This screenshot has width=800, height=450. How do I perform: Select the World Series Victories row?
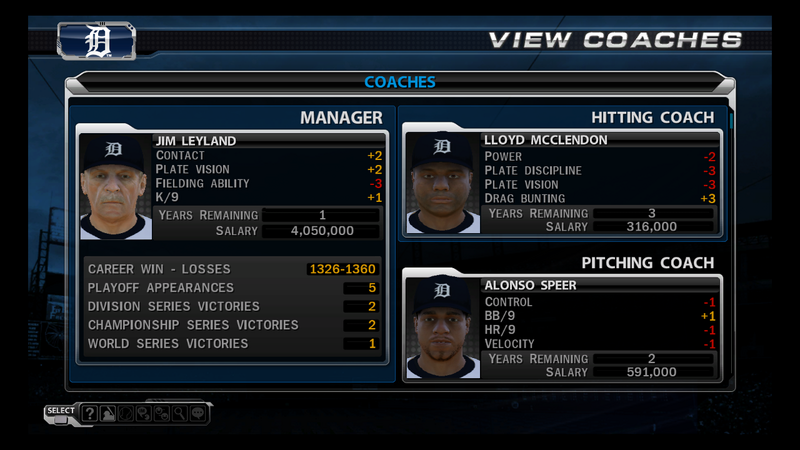pyautogui.click(x=232, y=344)
